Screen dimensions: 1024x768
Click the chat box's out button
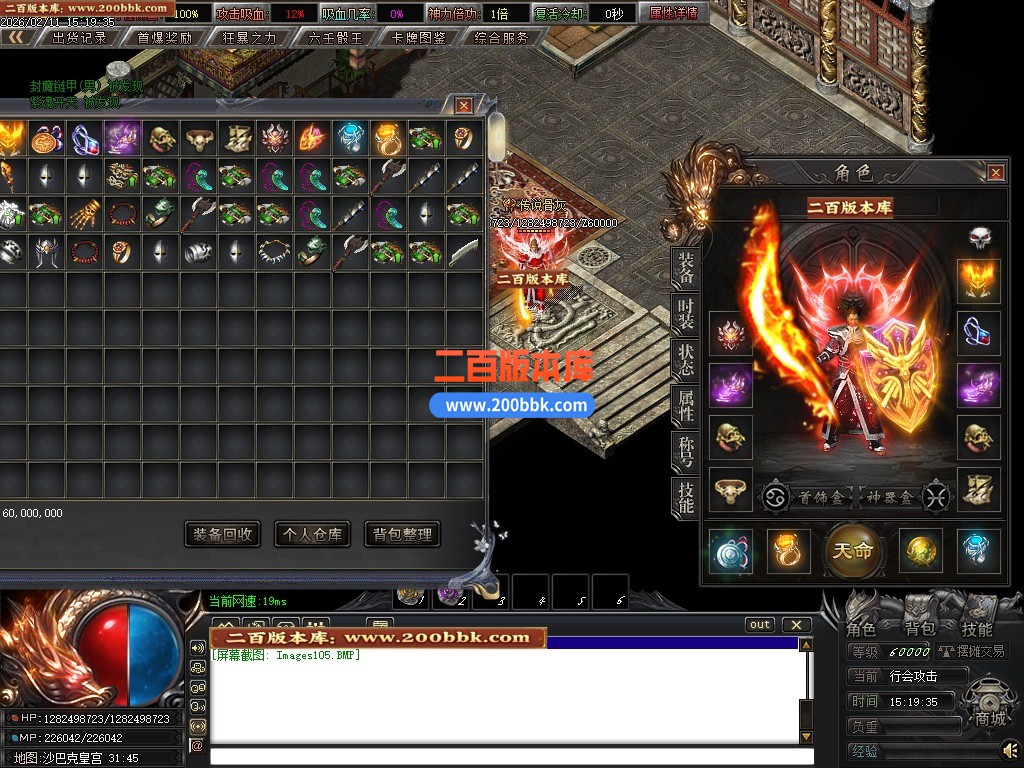coord(760,625)
